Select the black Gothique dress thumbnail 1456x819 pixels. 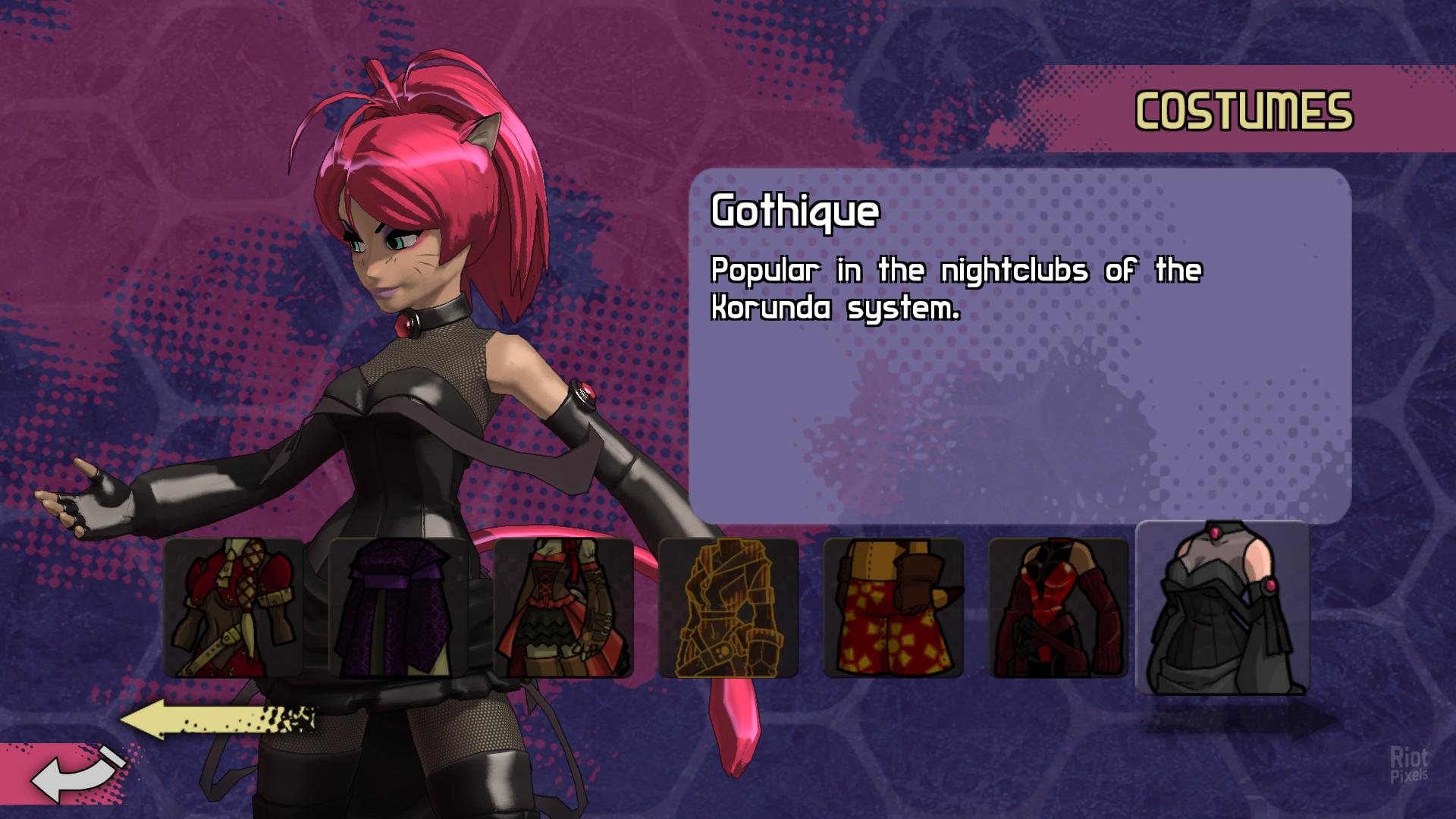coord(1222,607)
